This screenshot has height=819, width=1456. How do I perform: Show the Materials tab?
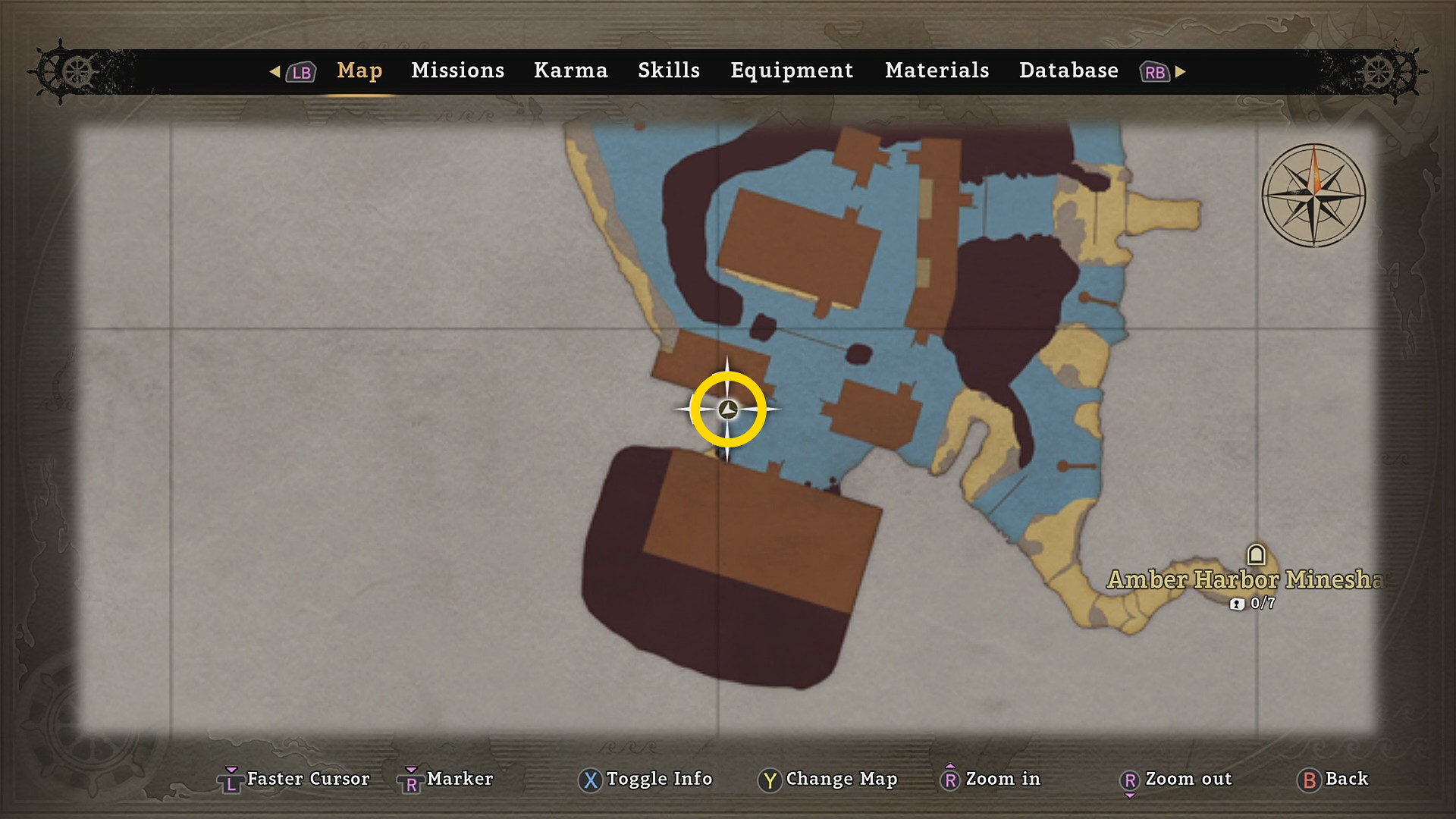click(x=937, y=71)
